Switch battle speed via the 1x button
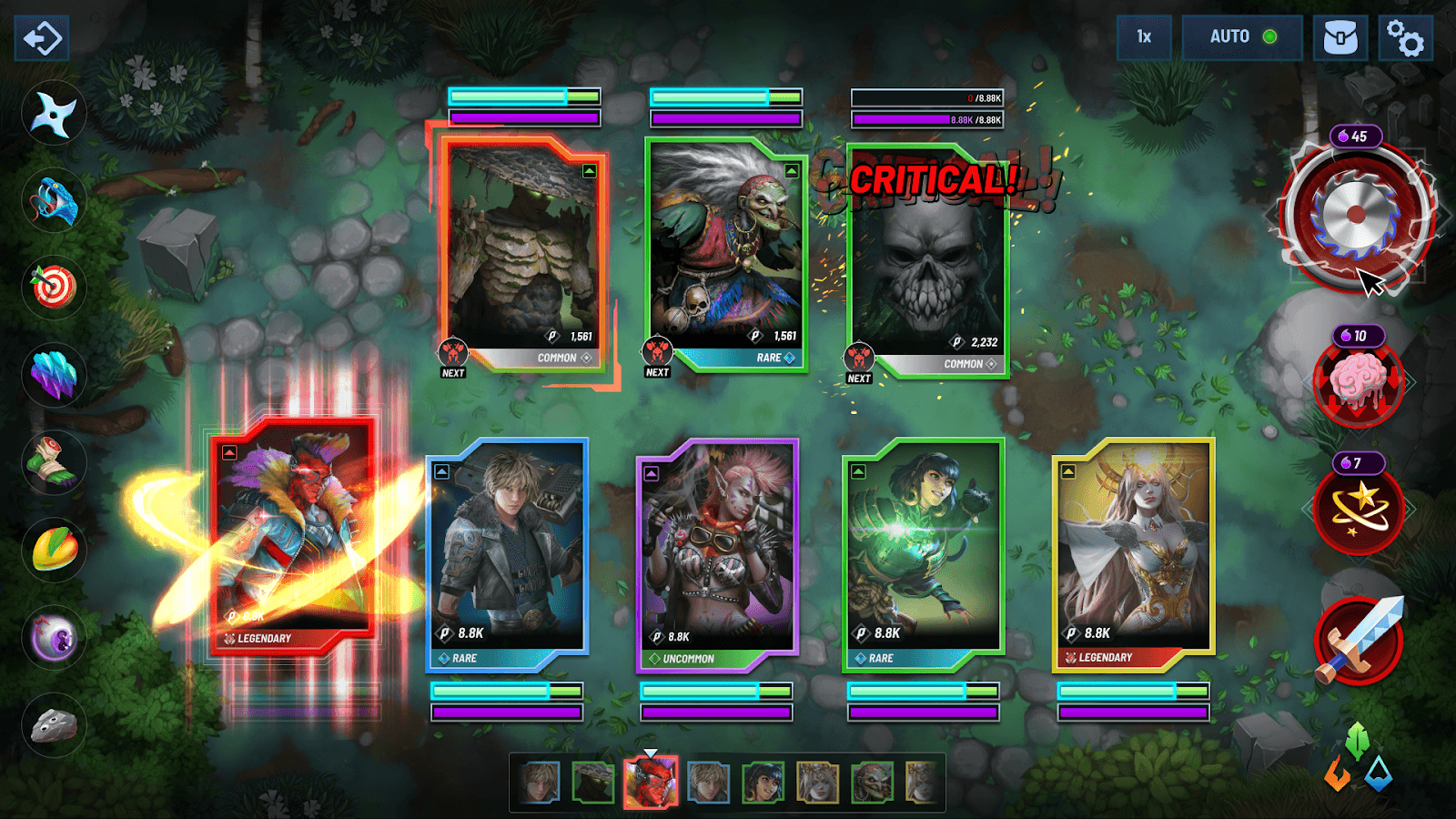The width and height of the screenshot is (1456, 819). (x=1143, y=37)
